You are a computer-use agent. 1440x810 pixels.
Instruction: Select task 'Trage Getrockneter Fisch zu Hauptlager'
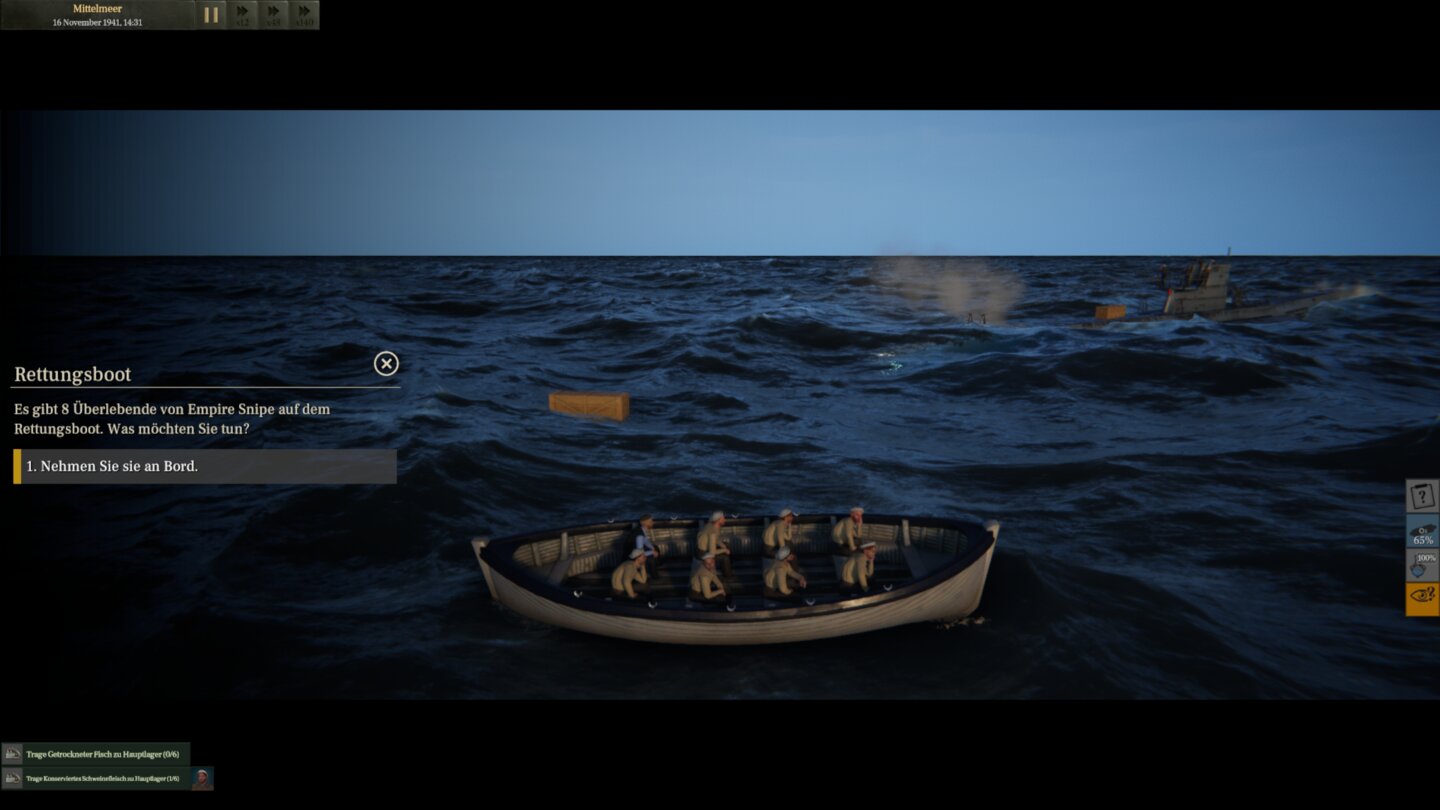tap(104, 754)
